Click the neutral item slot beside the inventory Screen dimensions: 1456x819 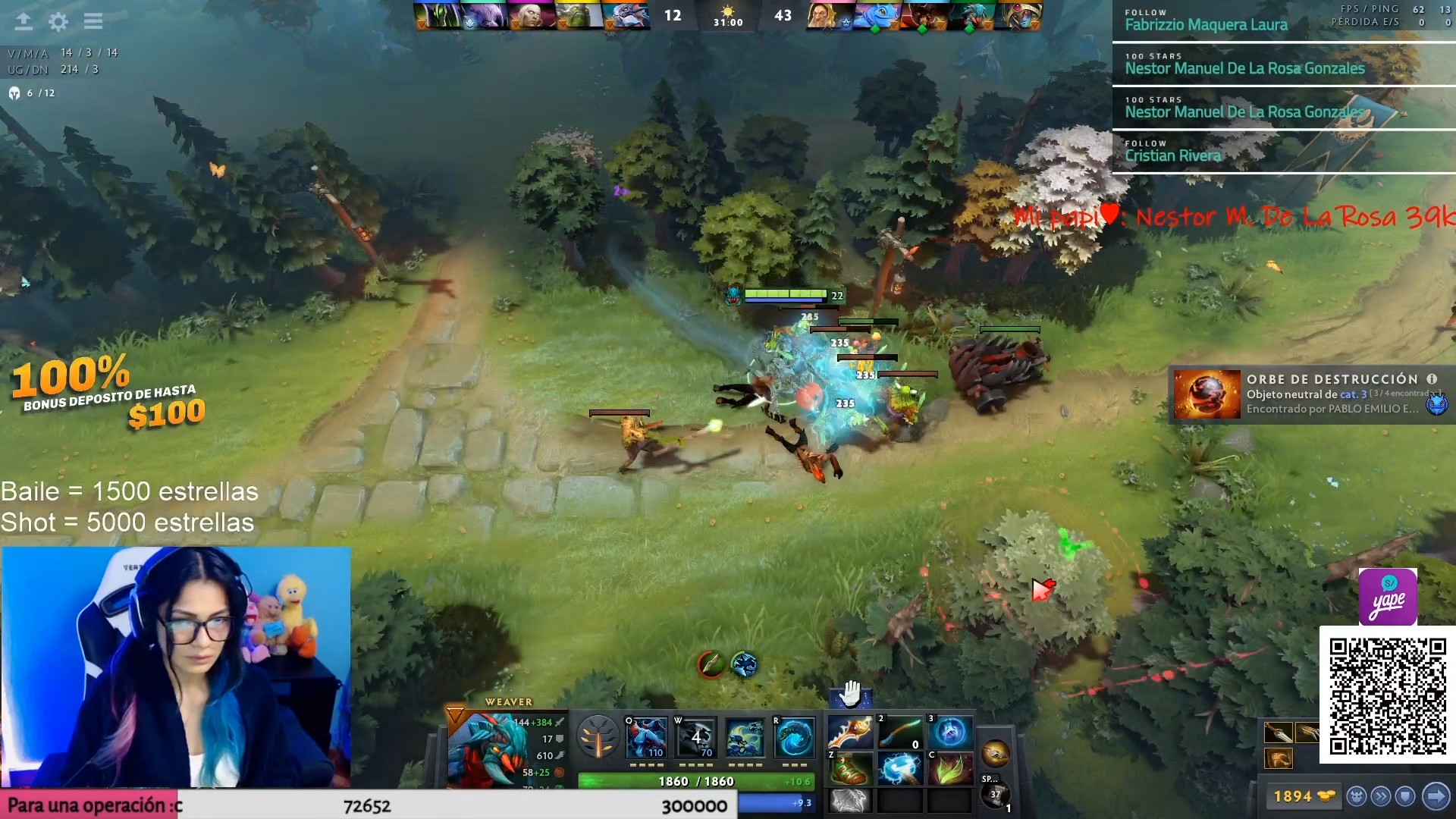click(x=995, y=754)
